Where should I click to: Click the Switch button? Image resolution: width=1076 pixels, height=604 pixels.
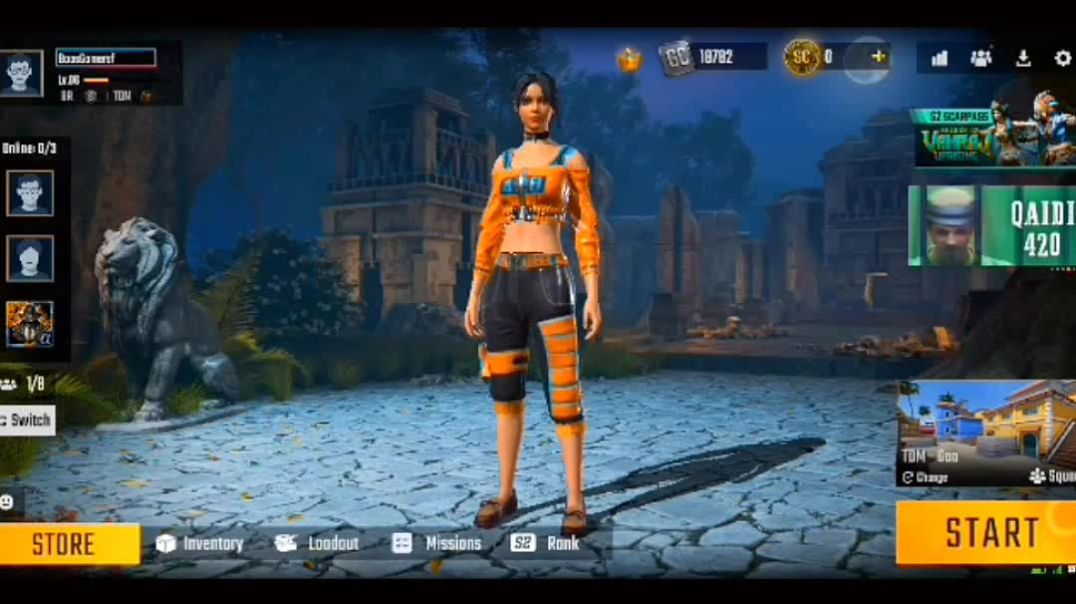point(26,419)
